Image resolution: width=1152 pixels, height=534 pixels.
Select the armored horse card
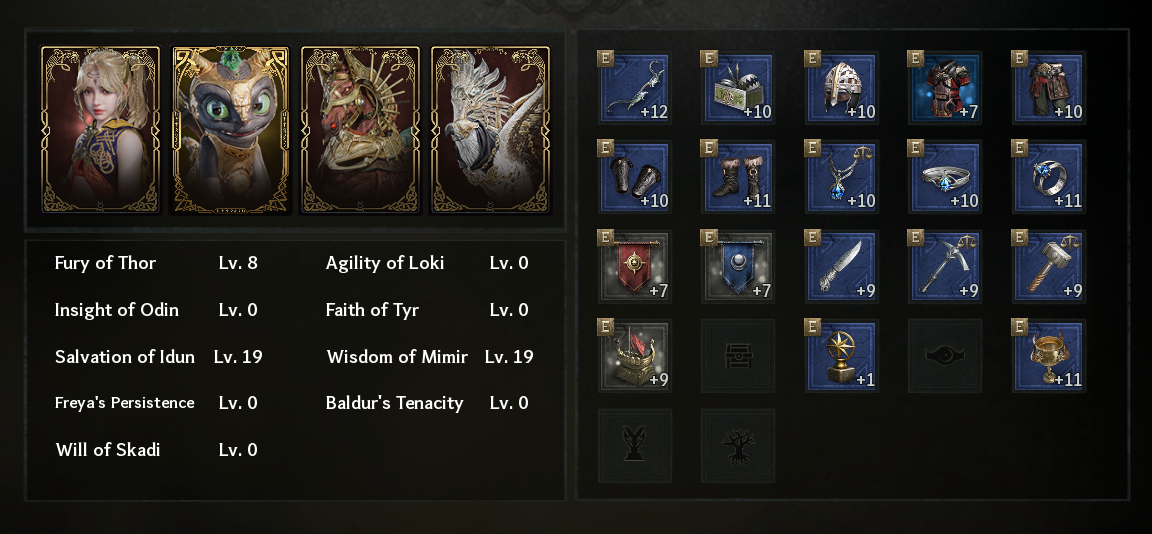point(360,130)
